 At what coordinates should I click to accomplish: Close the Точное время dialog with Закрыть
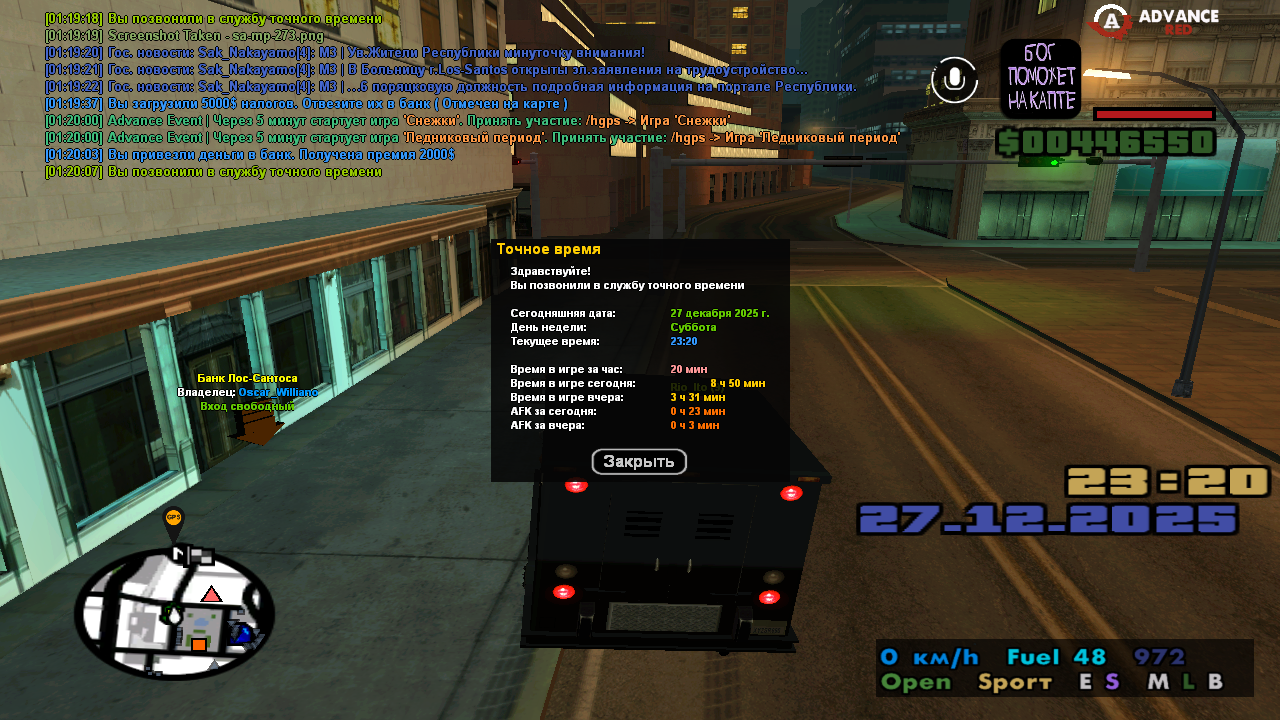(x=639, y=462)
